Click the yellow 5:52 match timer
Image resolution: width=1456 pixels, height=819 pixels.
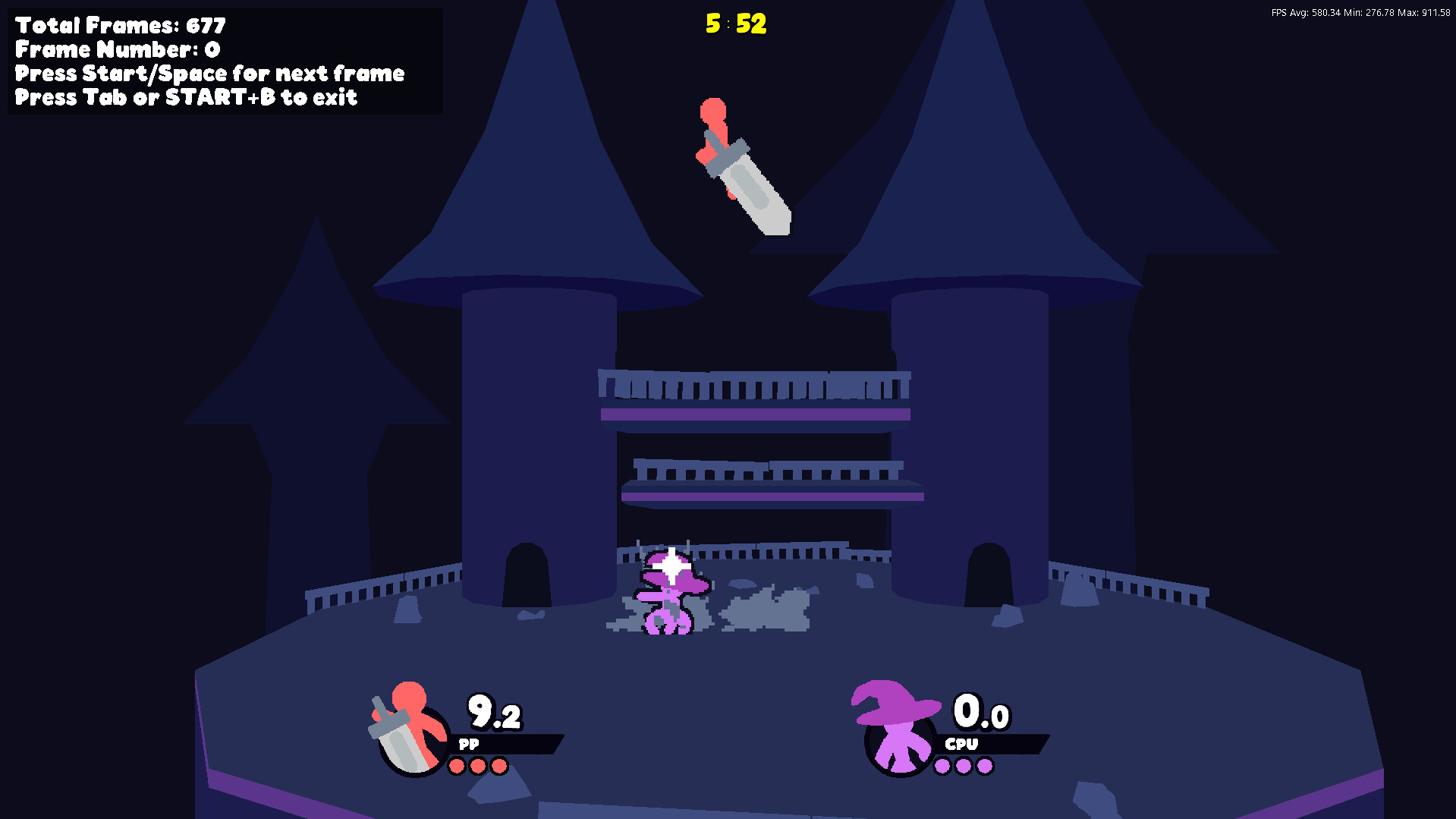click(x=735, y=24)
